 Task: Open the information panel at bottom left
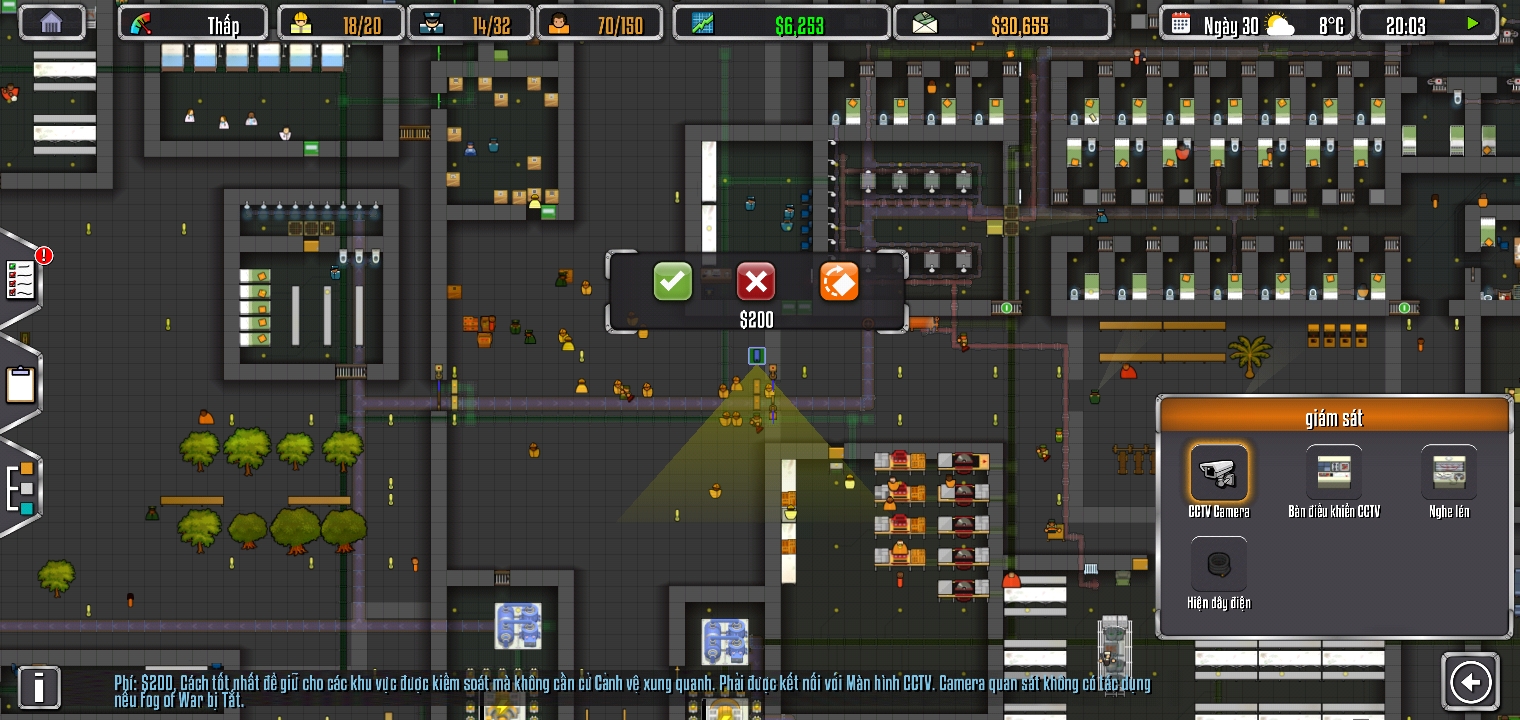pyautogui.click(x=39, y=687)
